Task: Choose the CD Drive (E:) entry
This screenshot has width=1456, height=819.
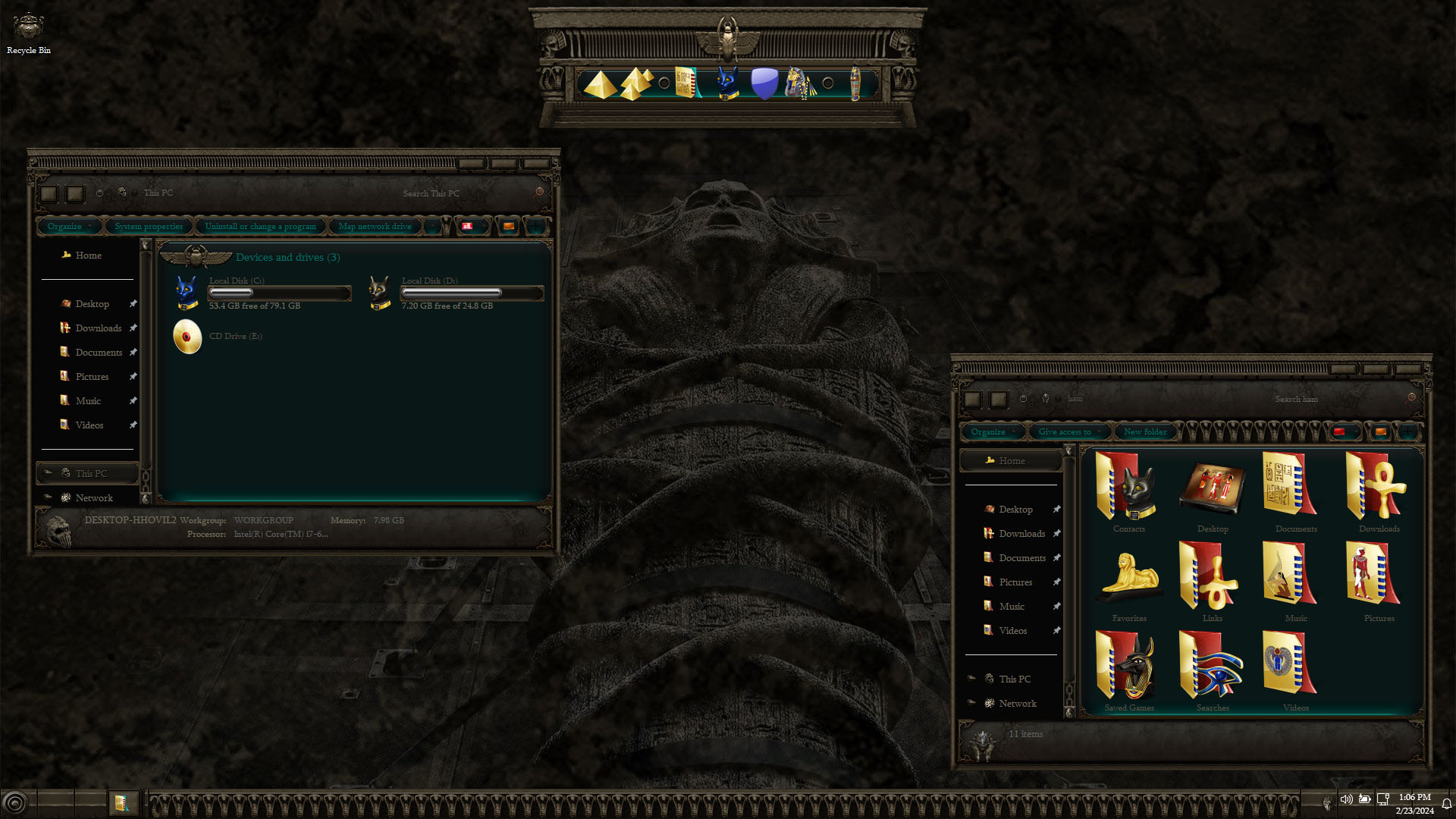Action: pos(187,337)
